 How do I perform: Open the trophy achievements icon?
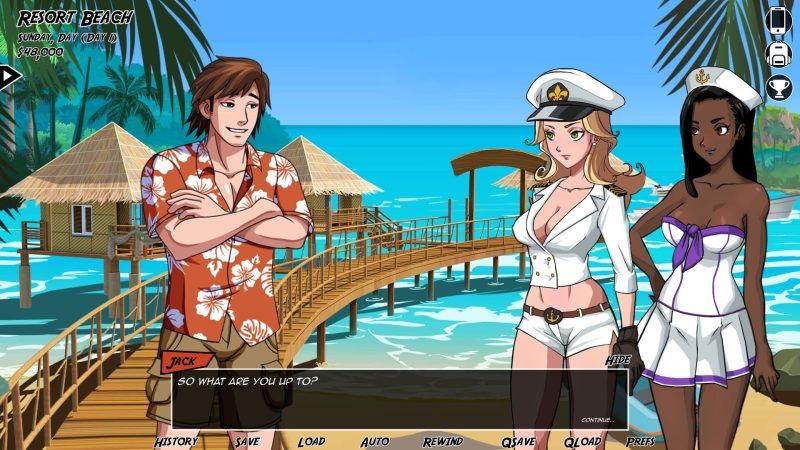point(779,88)
